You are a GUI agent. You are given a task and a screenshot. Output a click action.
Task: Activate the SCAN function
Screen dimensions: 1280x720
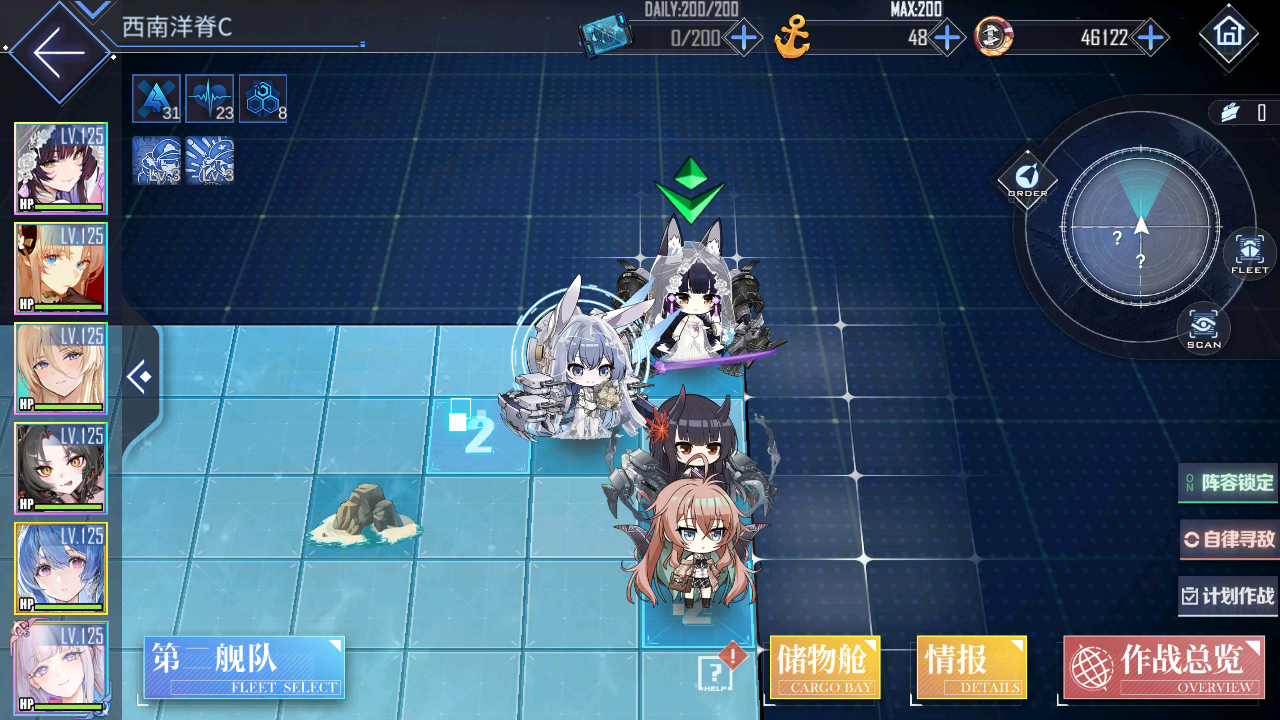[x=1203, y=328]
